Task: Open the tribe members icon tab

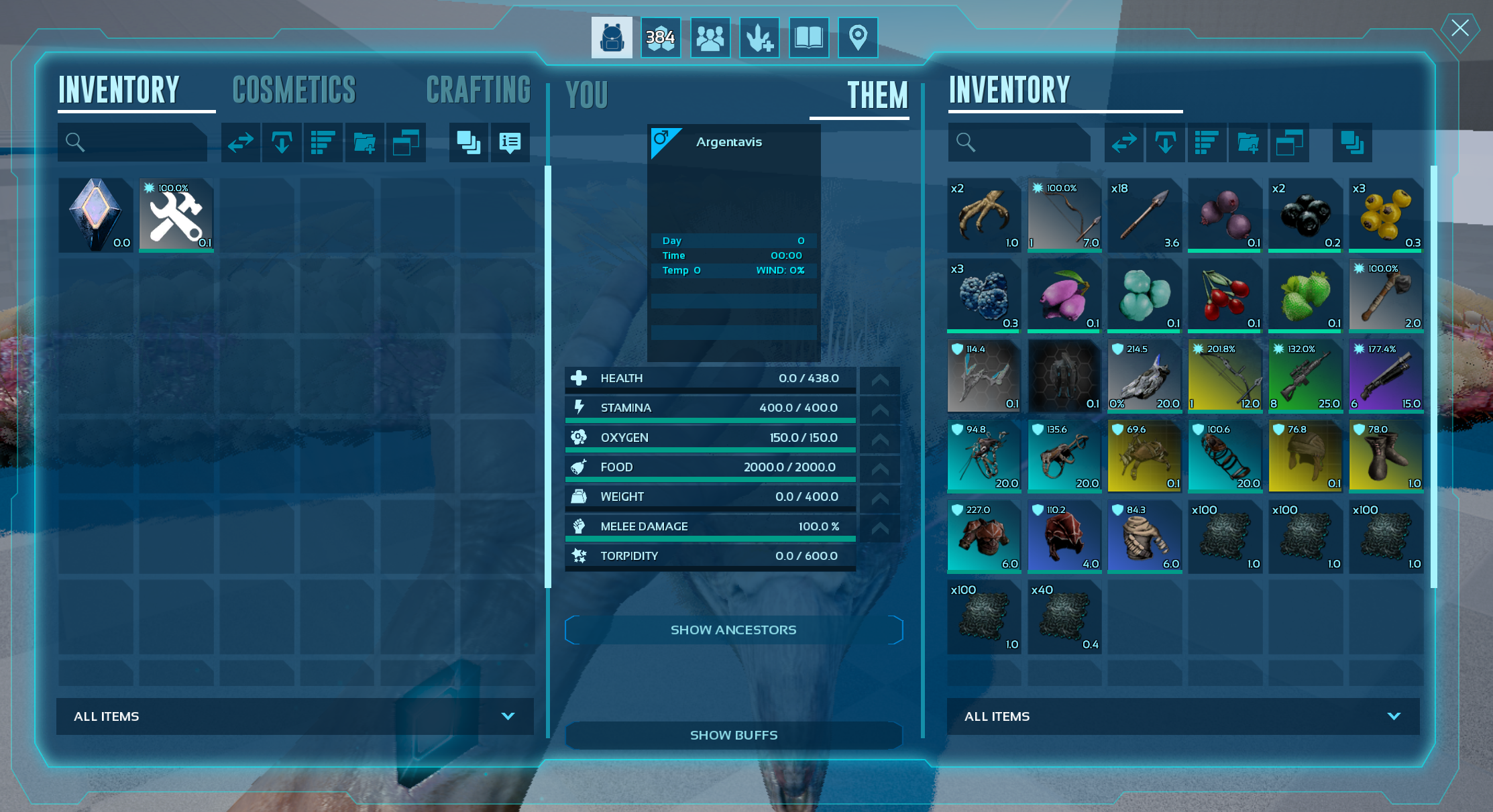Action: click(x=710, y=38)
